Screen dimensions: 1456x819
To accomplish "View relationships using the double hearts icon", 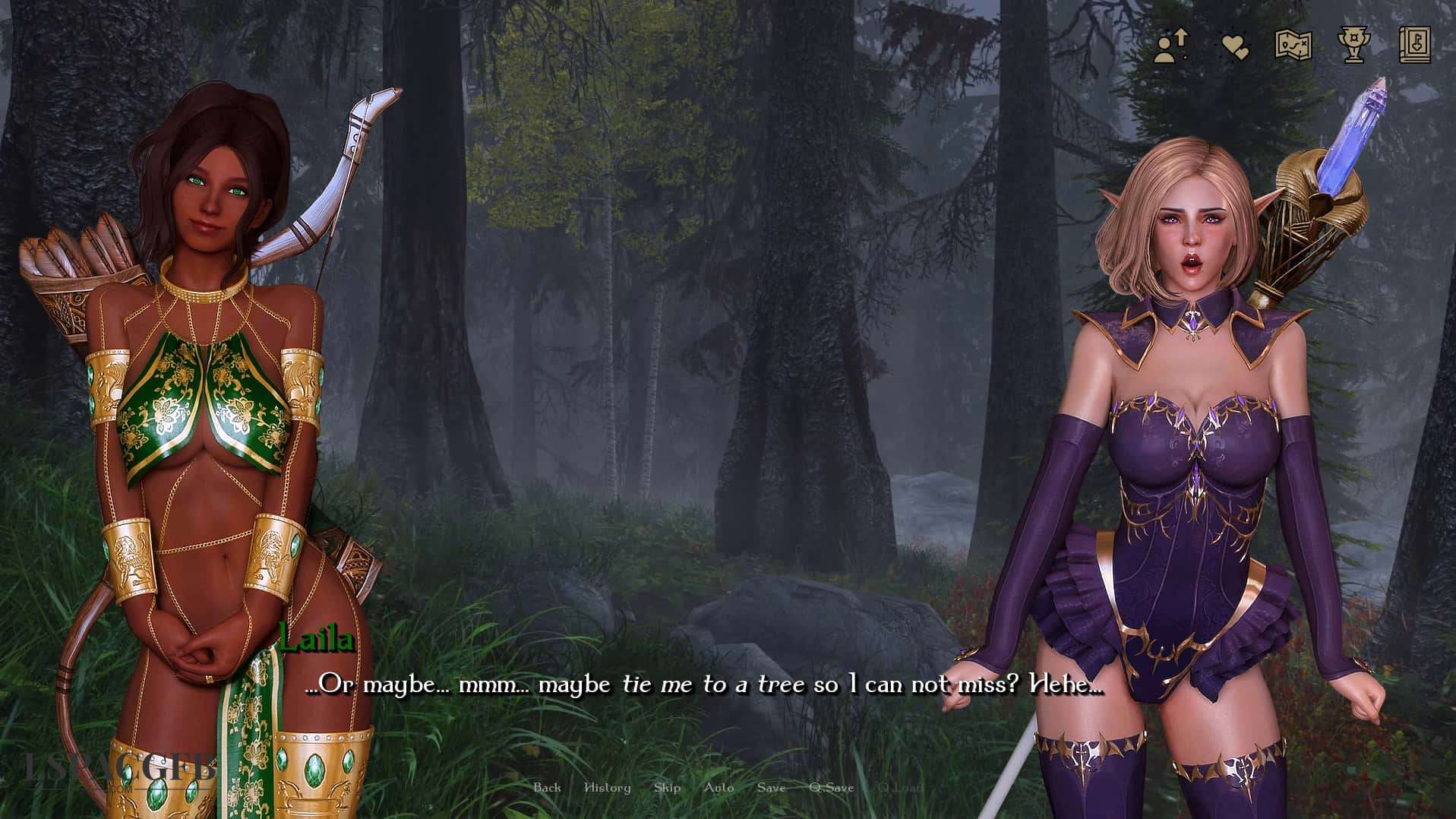I will coord(1234,44).
